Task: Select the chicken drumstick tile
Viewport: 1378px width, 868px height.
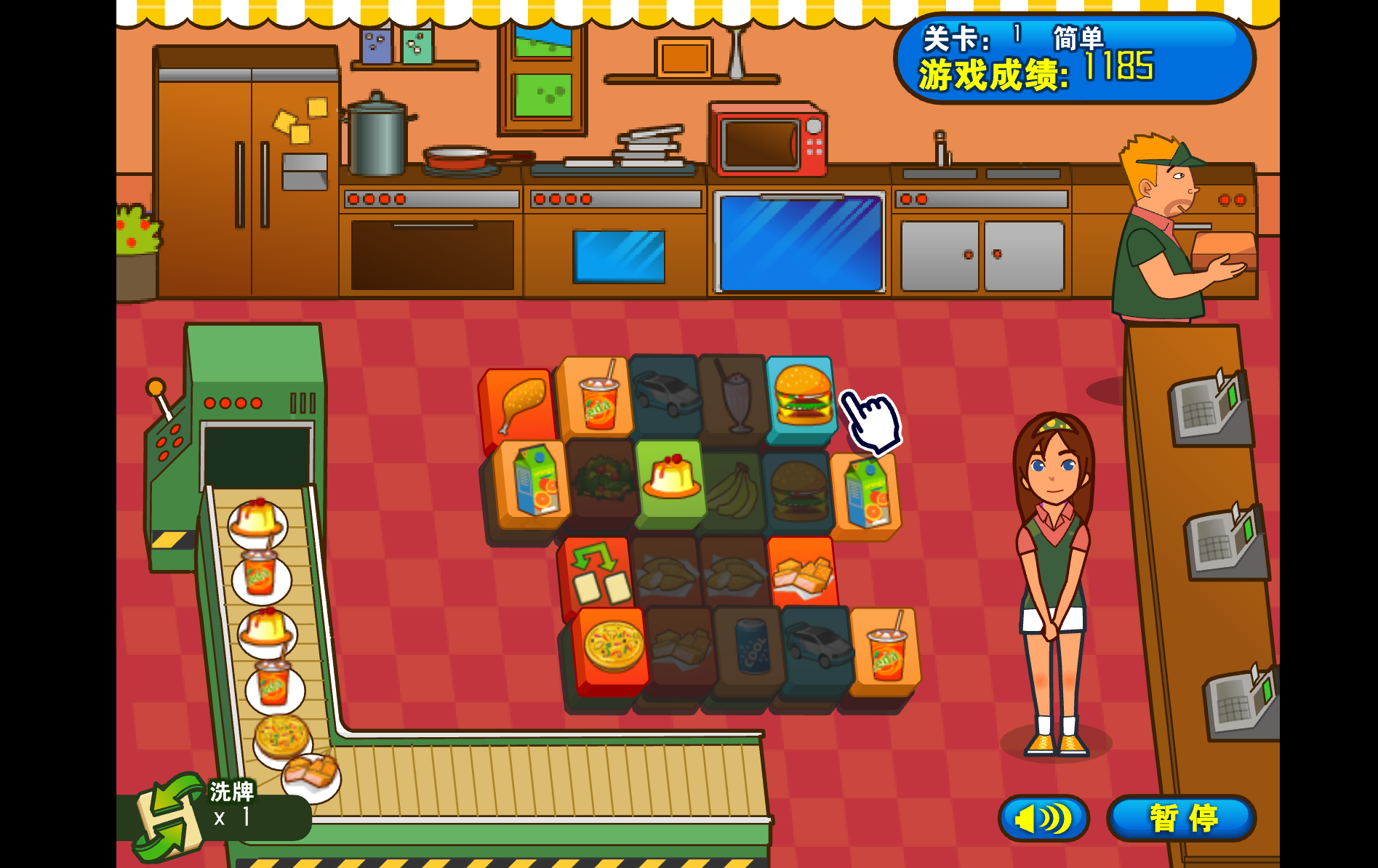Action: pyautogui.click(x=518, y=403)
